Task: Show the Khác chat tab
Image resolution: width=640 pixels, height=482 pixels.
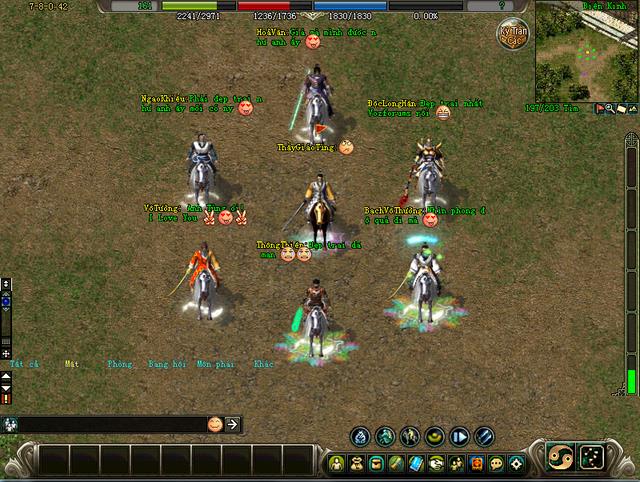Action: click(x=263, y=364)
